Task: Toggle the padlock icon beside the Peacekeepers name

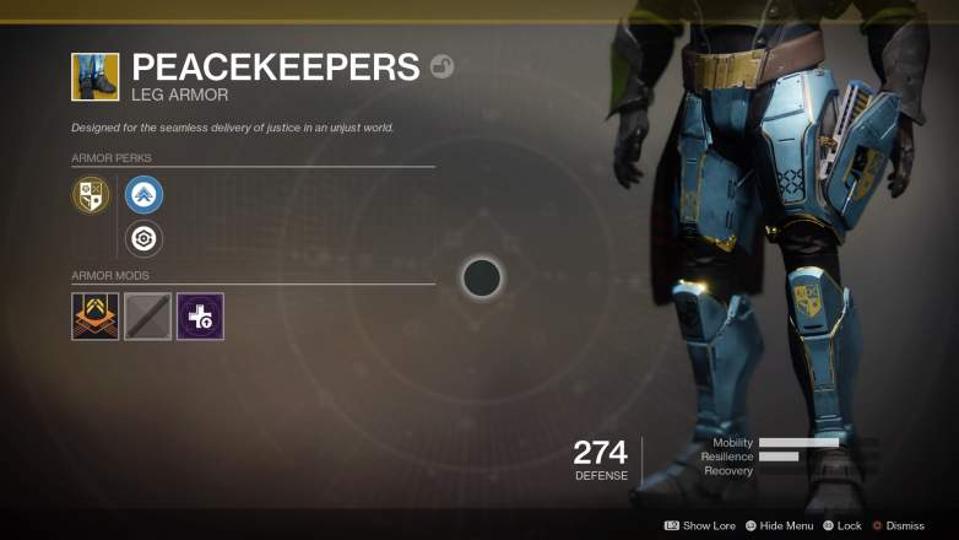Action: click(x=442, y=67)
